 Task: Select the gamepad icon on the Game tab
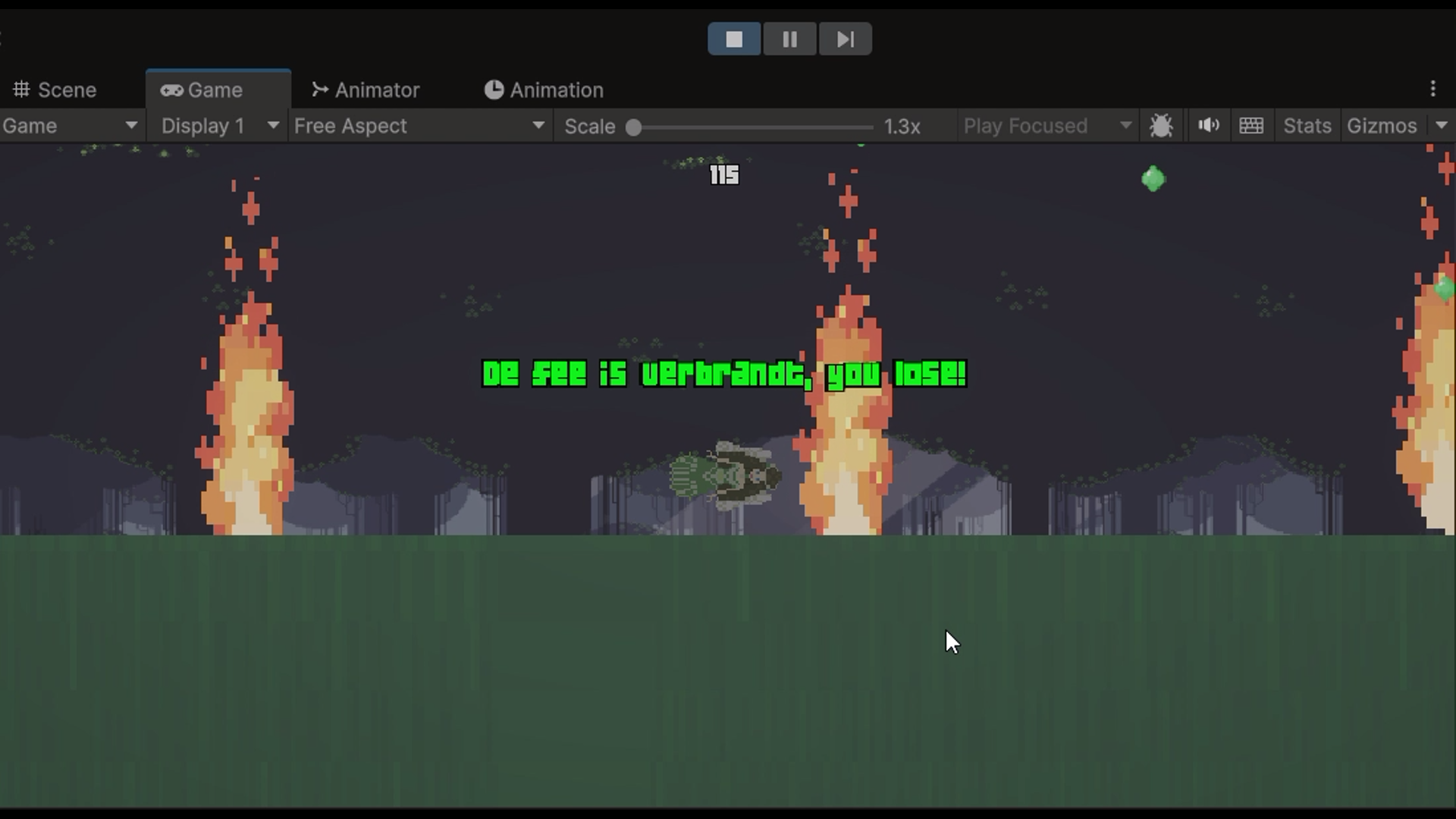[x=173, y=89]
